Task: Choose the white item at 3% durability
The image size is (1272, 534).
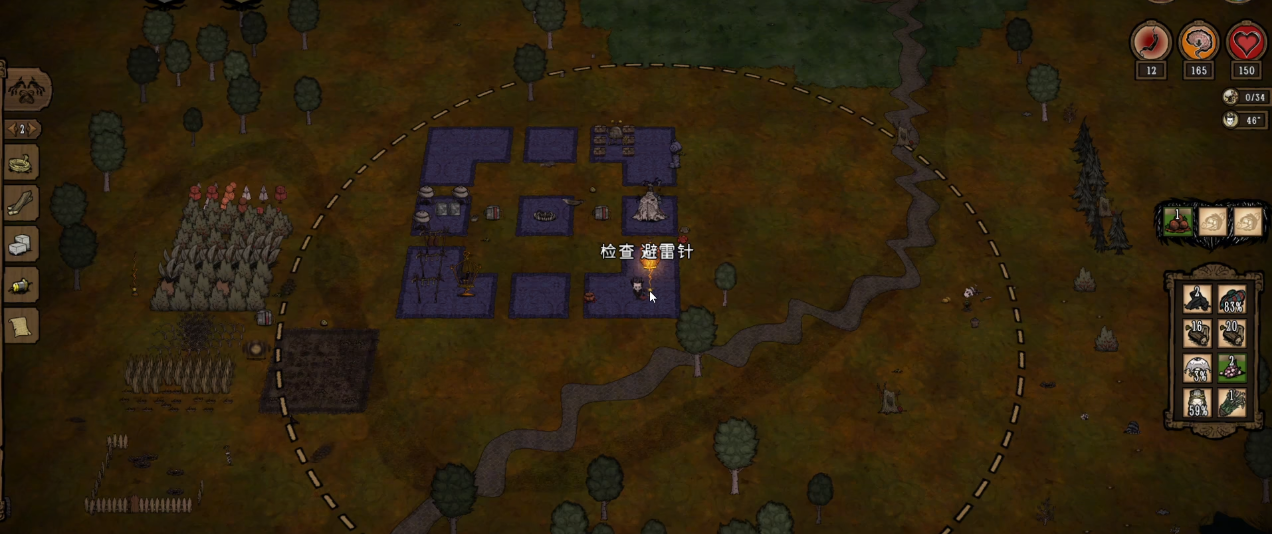Action: click(1197, 369)
